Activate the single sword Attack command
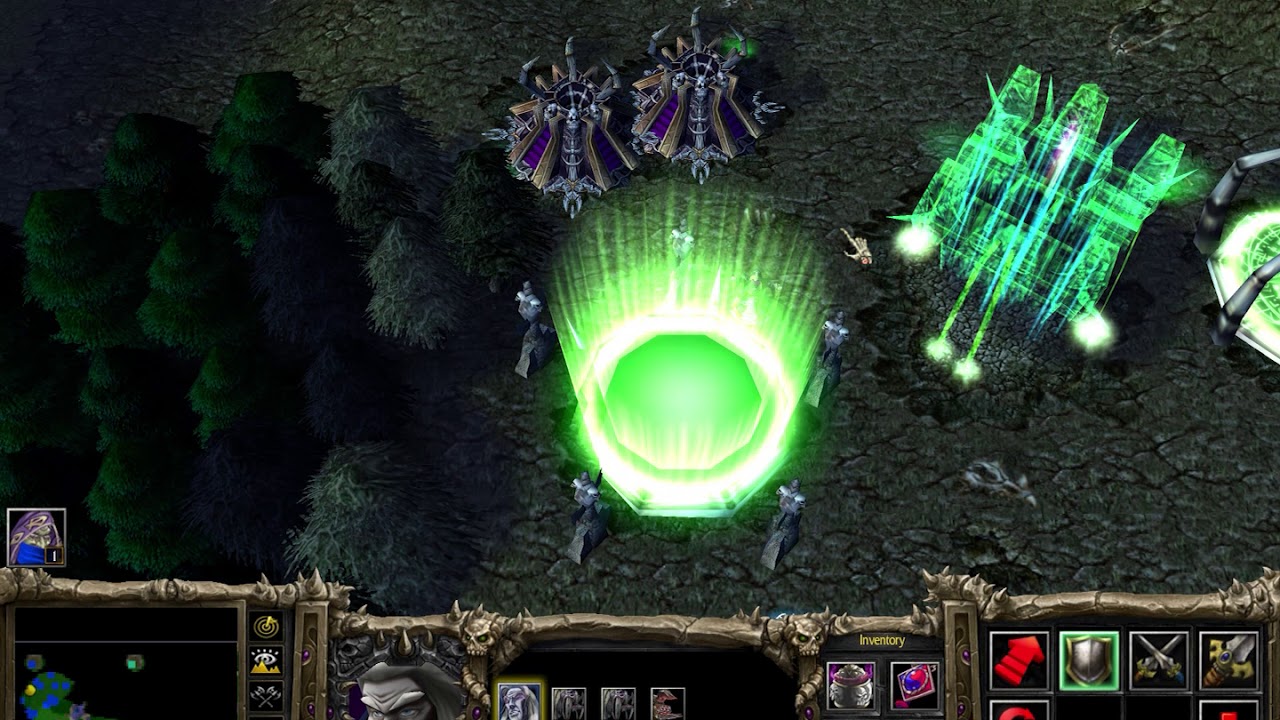 (1228, 661)
